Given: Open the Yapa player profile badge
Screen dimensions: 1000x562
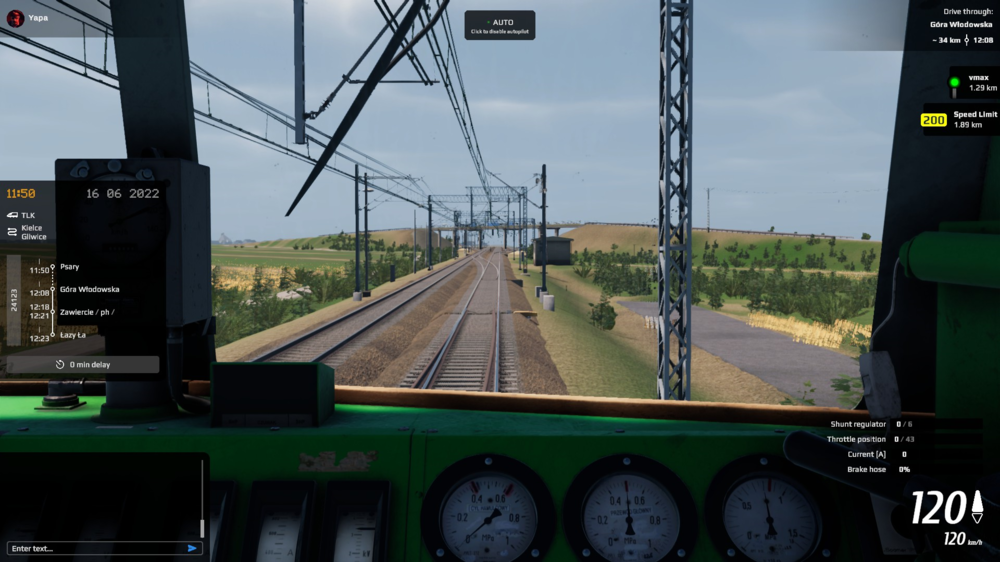Looking at the screenshot, I should pyautogui.click(x=30, y=17).
